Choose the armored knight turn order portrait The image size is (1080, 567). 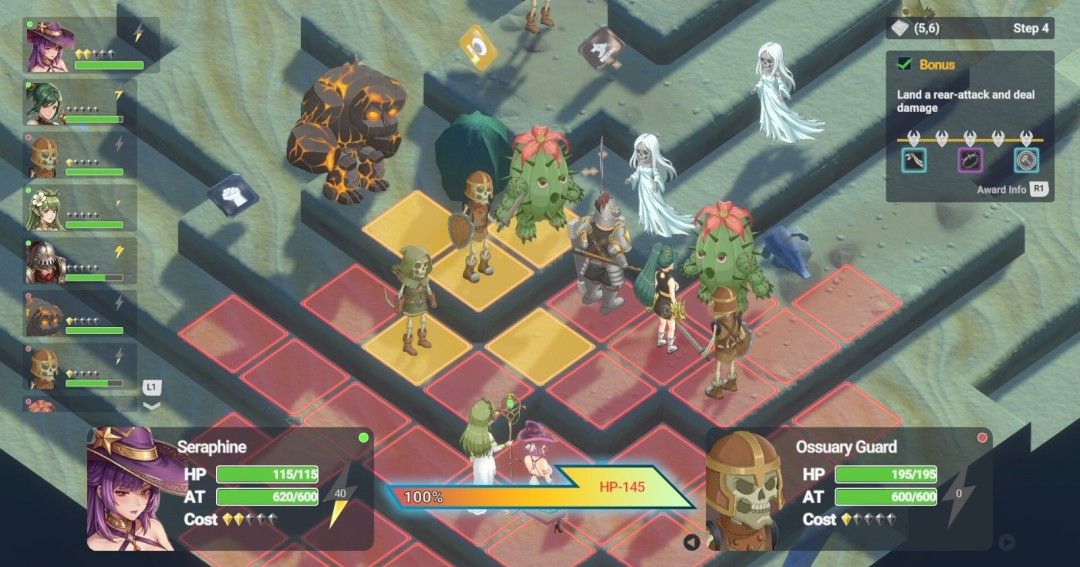click(44, 261)
